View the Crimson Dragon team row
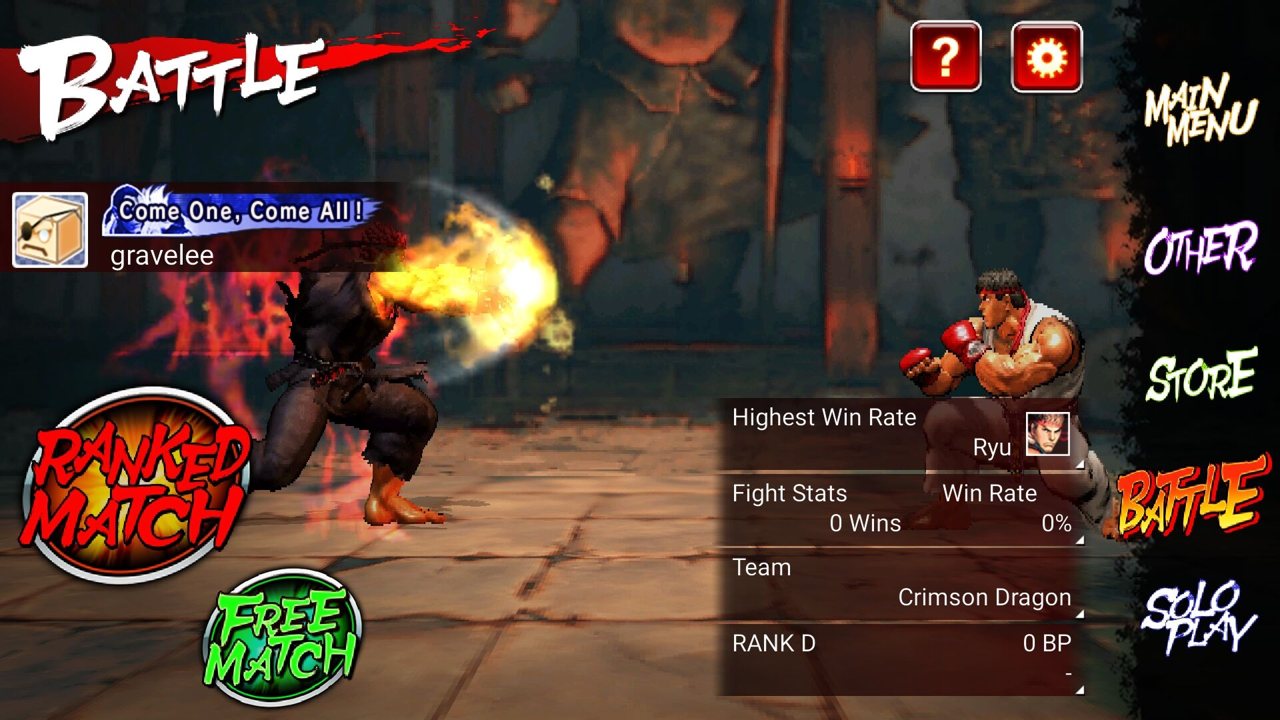1280x720 pixels. coord(902,583)
